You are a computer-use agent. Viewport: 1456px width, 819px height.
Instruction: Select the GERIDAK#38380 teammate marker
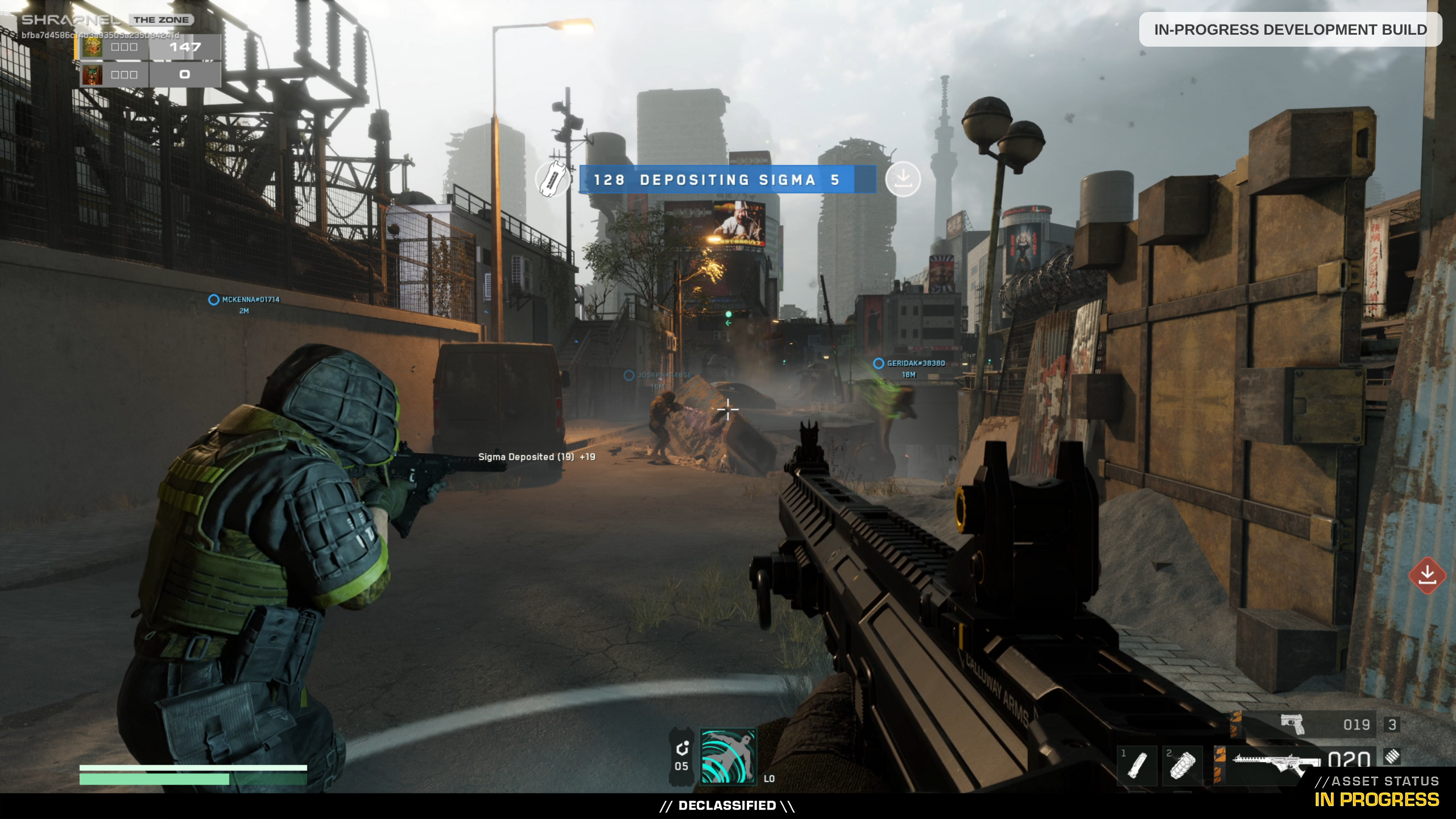coord(879,363)
